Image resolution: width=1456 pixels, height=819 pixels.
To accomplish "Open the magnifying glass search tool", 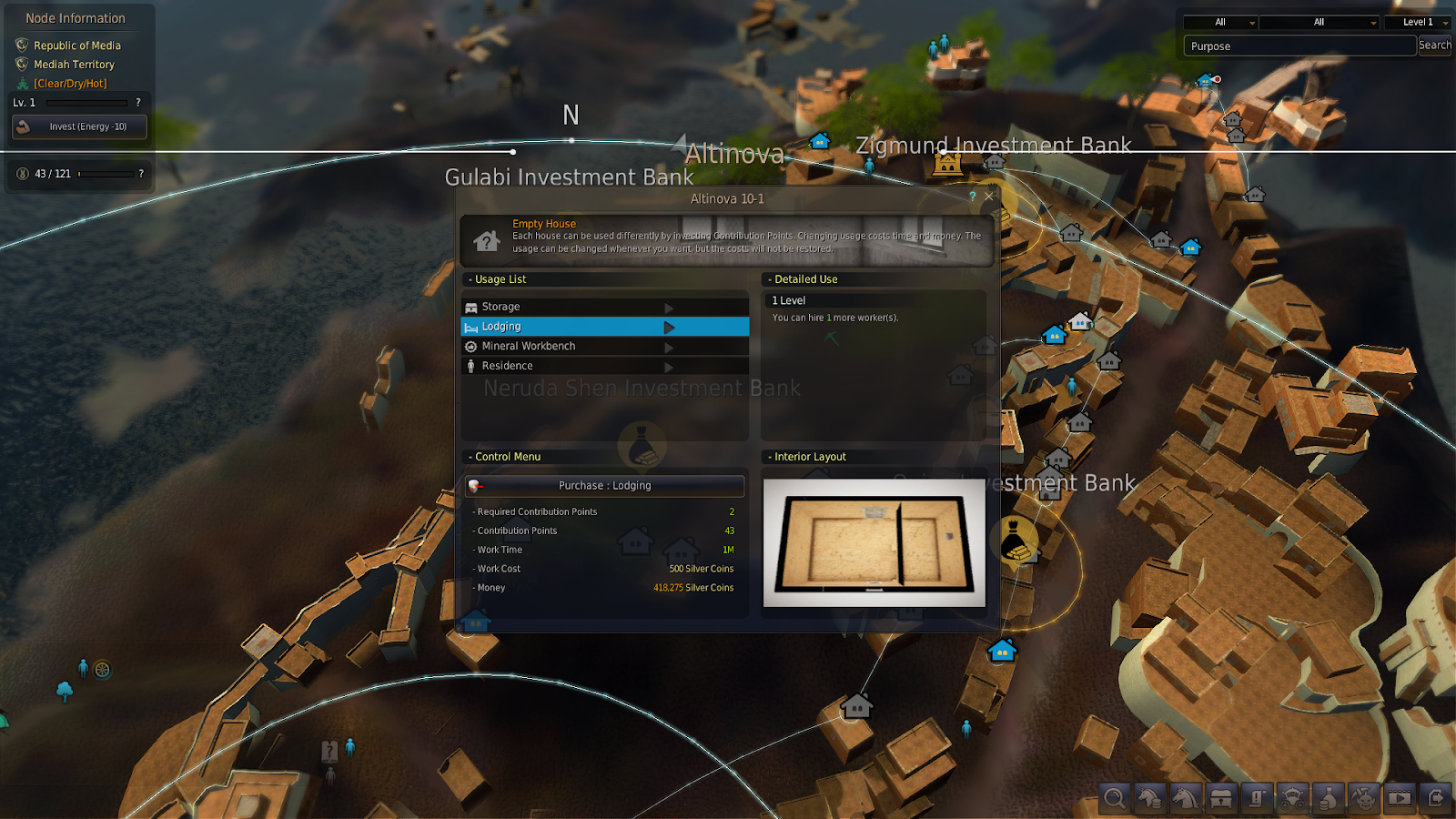I will tap(1114, 798).
